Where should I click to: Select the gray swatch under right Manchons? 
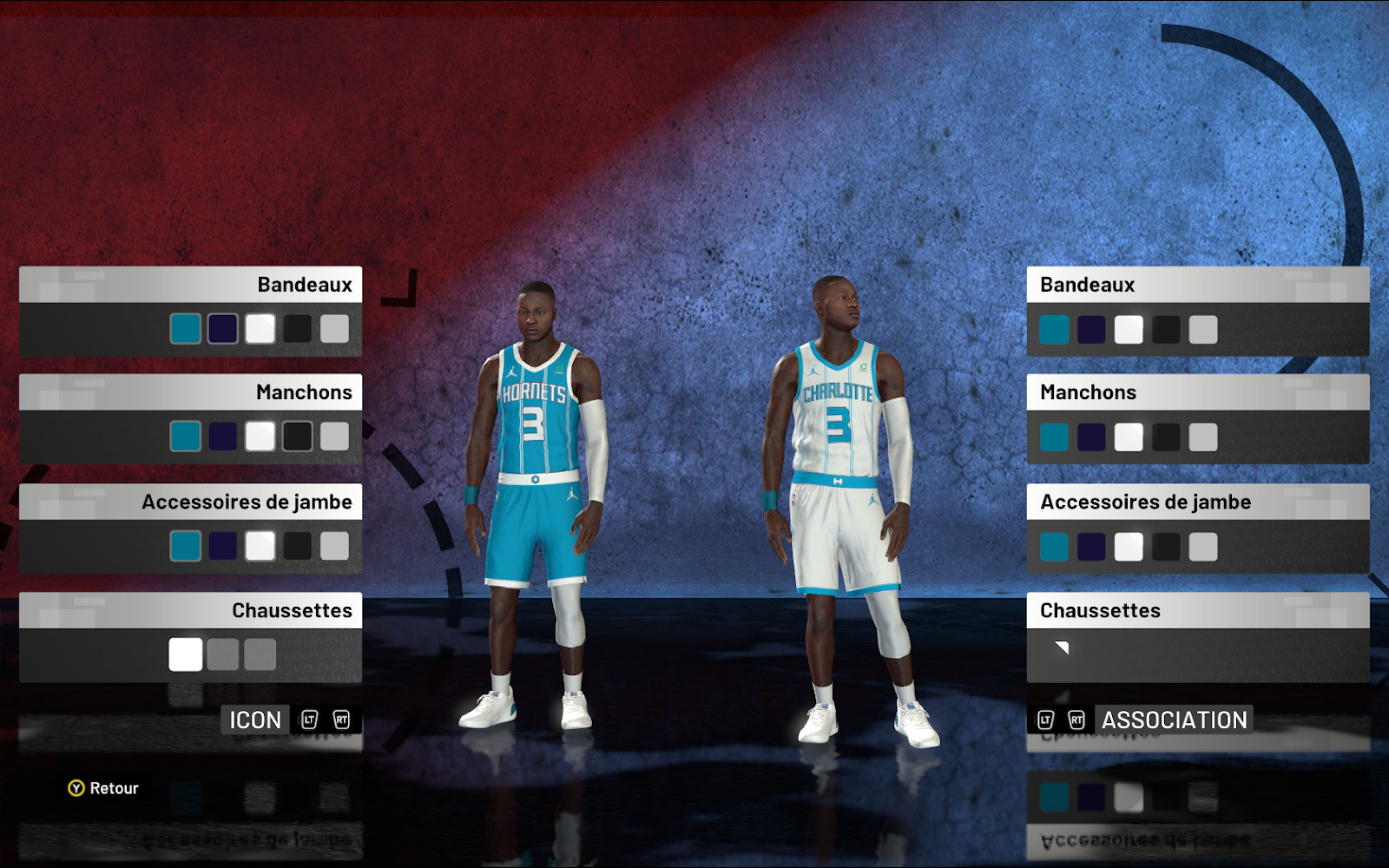click(x=1204, y=438)
